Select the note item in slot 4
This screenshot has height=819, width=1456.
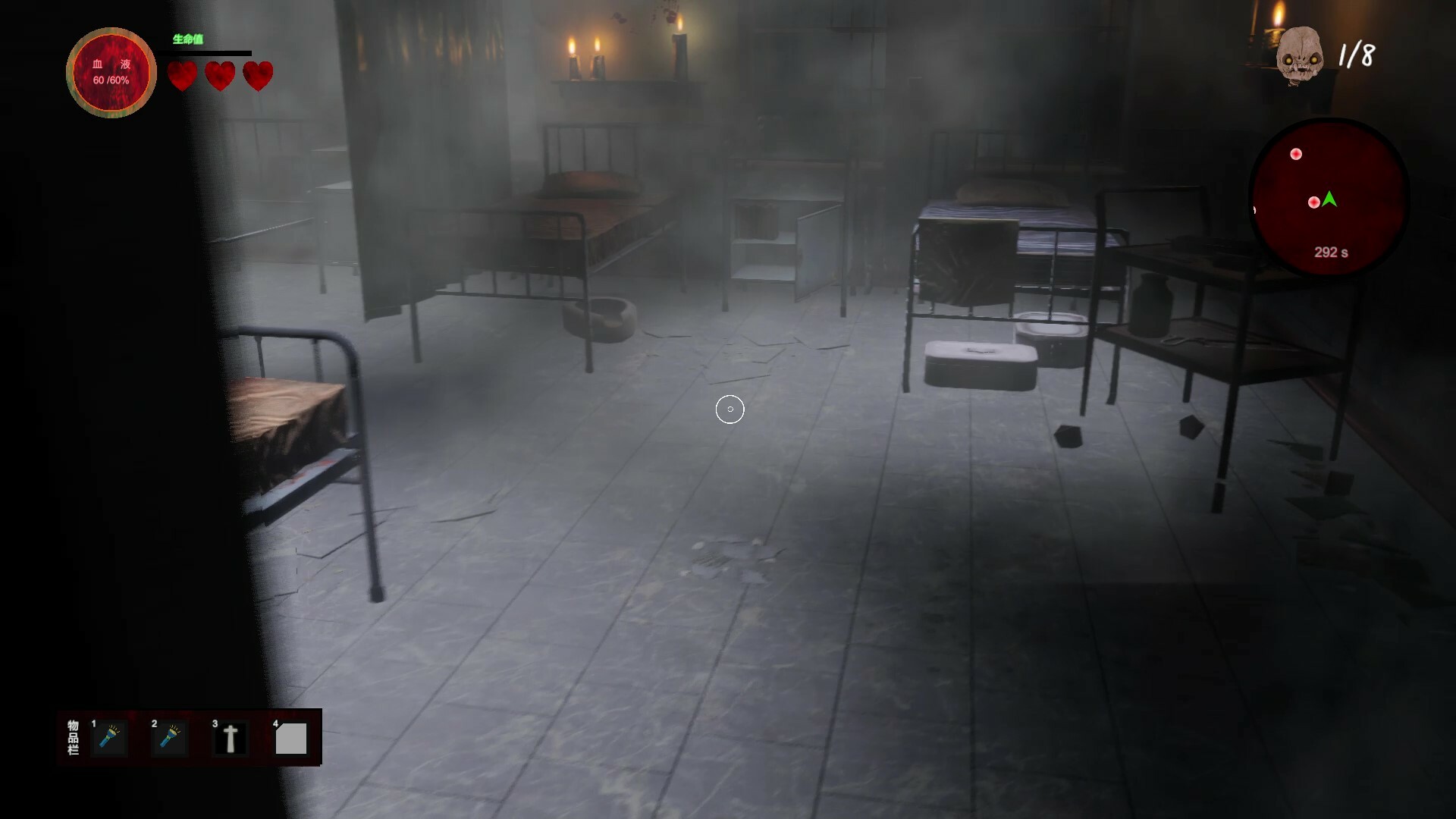pyautogui.click(x=291, y=737)
